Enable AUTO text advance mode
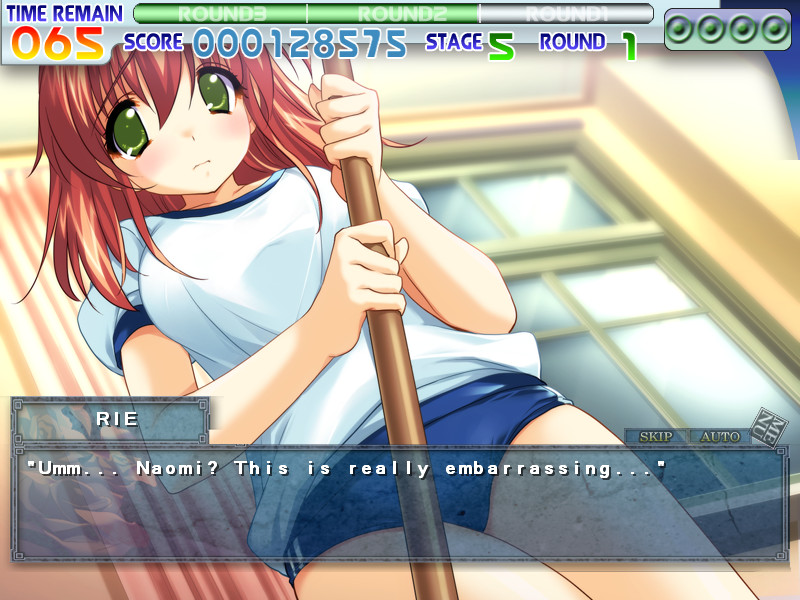 coord(719,437)
